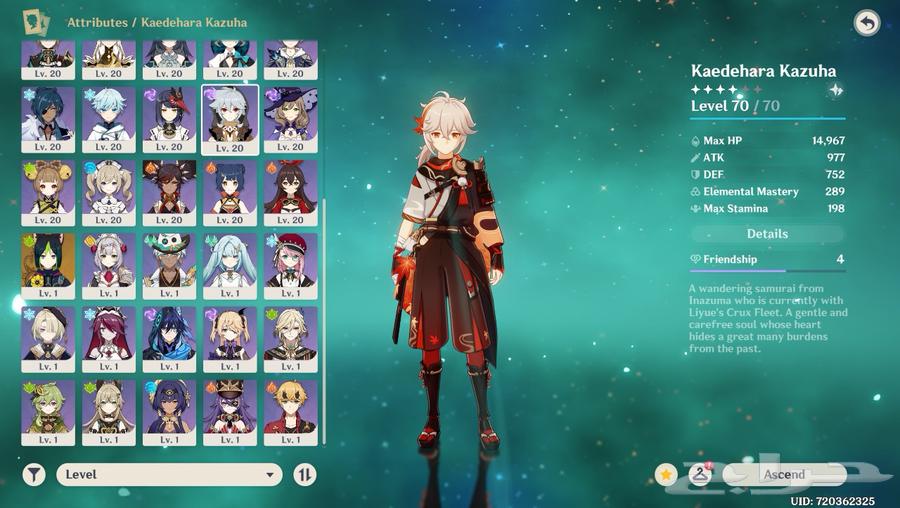Select Barbara's twin-tail blonde portrait
This screenshot has height=508, width=900.
(x=108, y=192)
